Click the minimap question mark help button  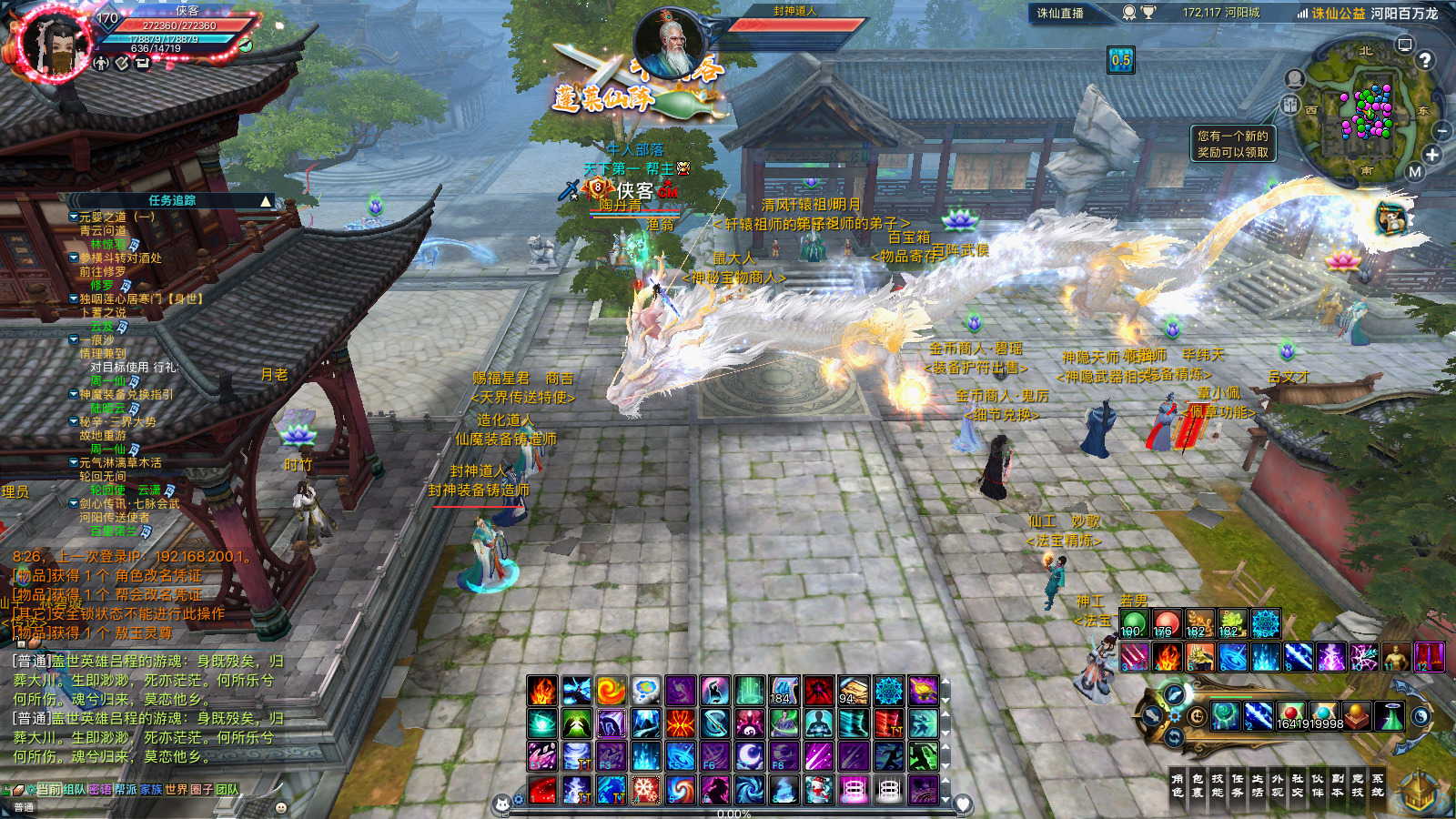click(1425, 60)
